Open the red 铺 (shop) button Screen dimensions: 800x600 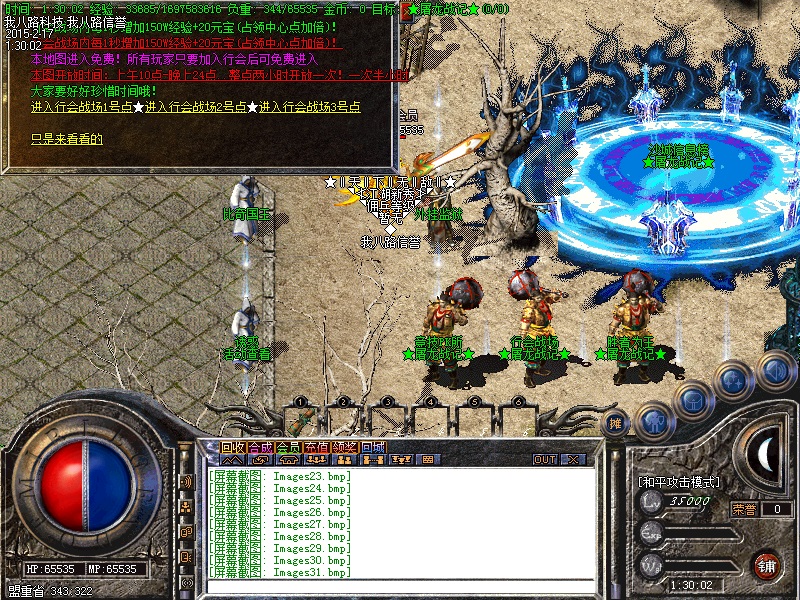767,565
